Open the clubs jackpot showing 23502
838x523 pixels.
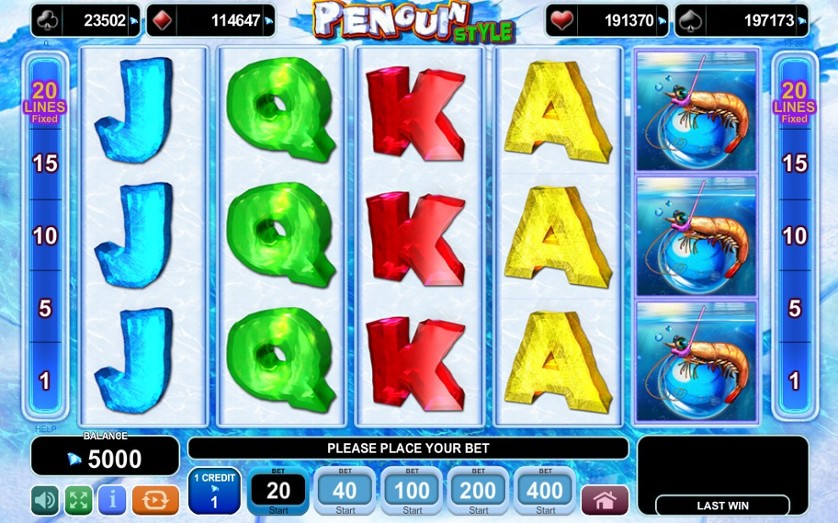point(86,20)
